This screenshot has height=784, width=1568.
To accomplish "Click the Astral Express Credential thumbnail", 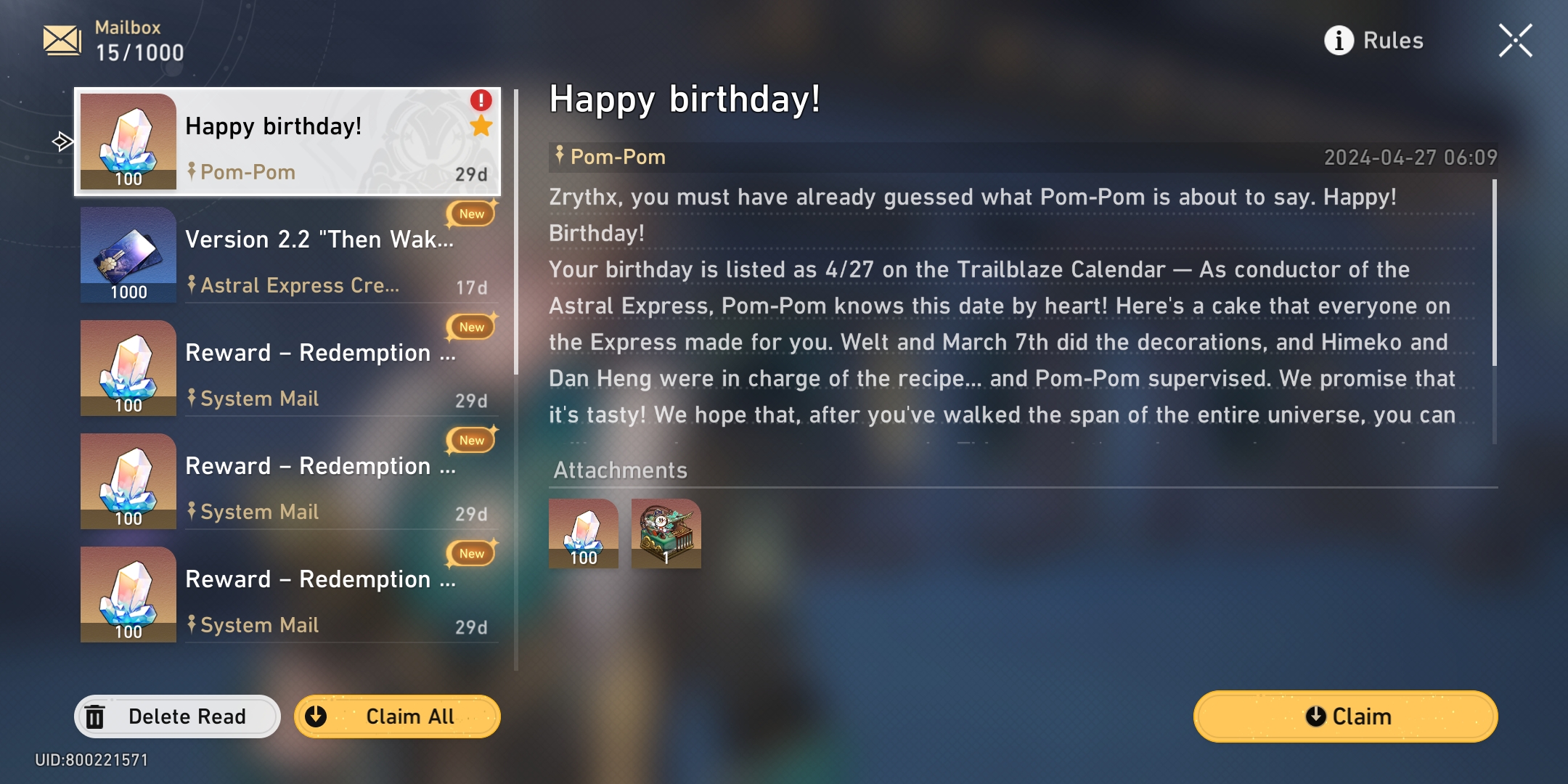I will 128,254.
